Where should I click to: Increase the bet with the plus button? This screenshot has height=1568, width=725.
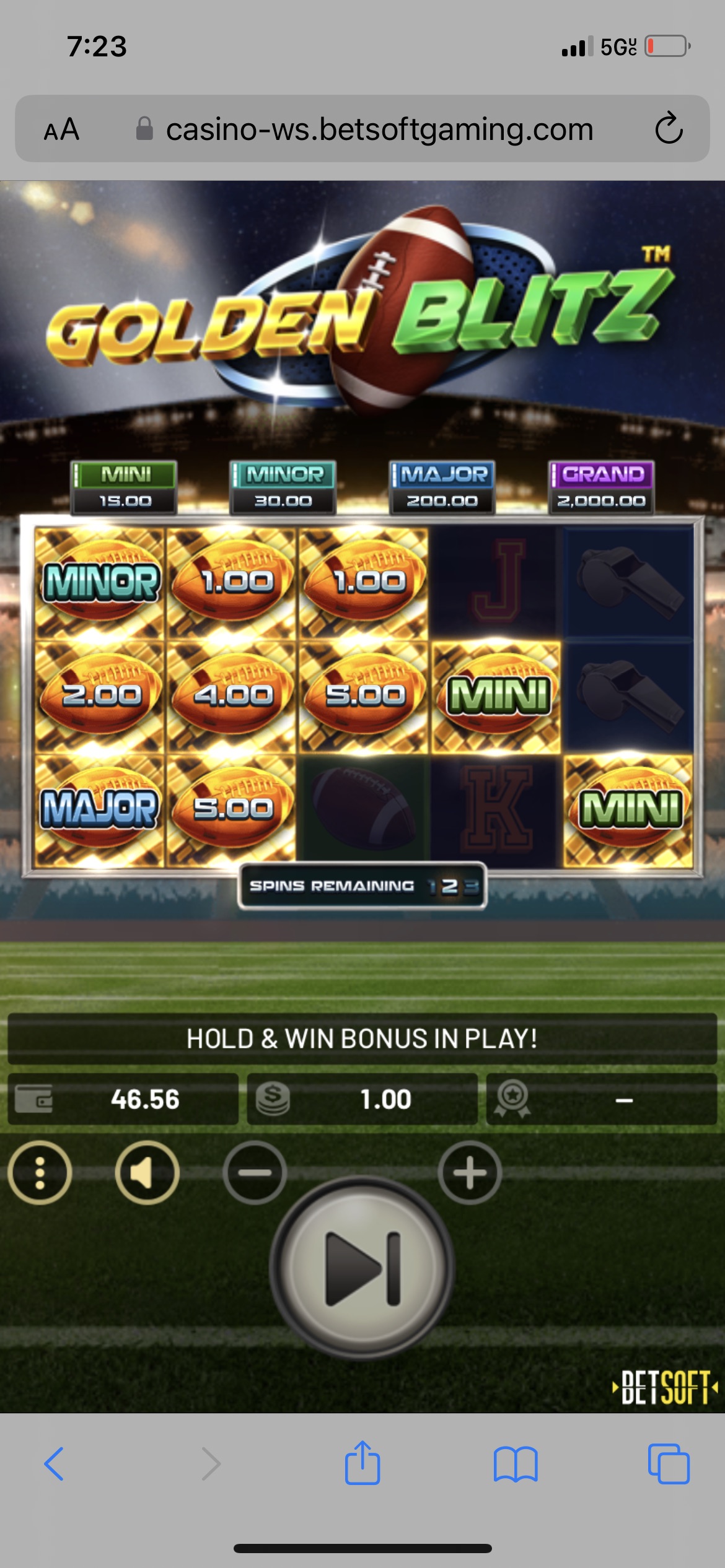coord(470,1172)
